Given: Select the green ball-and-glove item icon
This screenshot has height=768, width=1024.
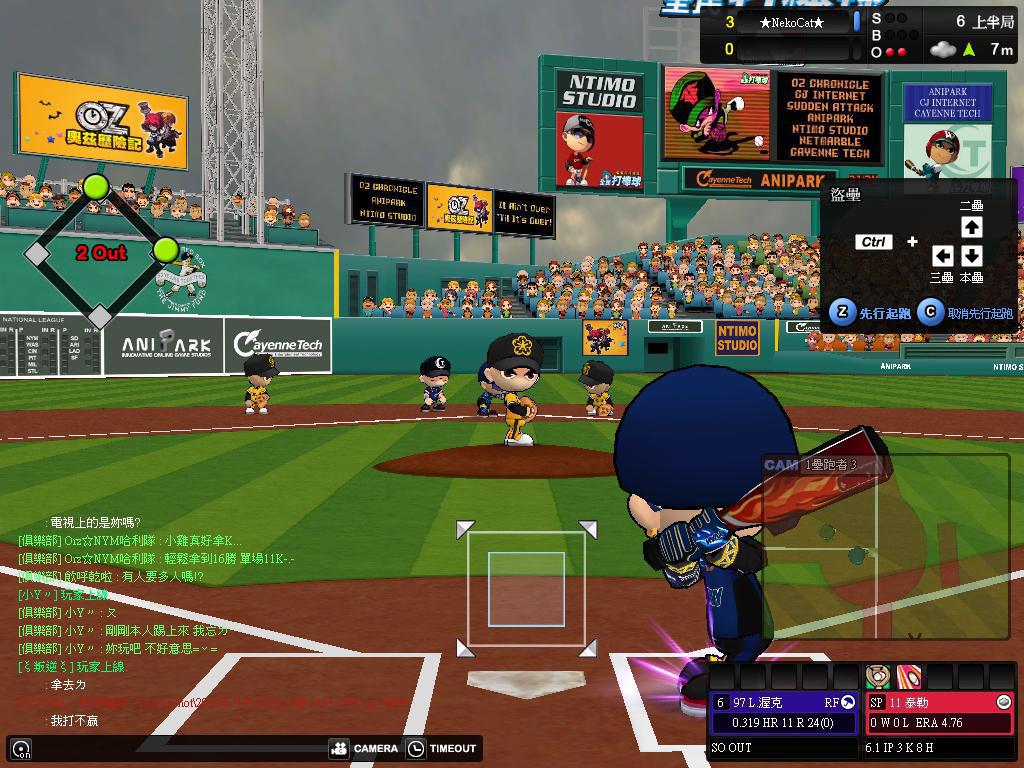Looking at the screenshot, I should (878, 675).
